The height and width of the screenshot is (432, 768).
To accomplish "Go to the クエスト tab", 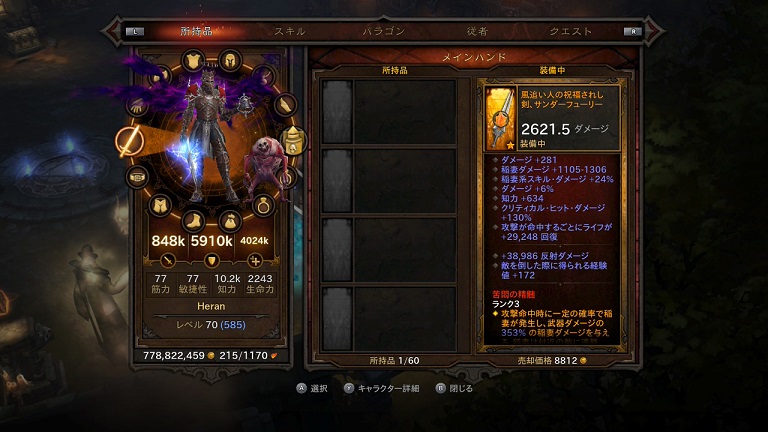I will (x=570, y=31).
